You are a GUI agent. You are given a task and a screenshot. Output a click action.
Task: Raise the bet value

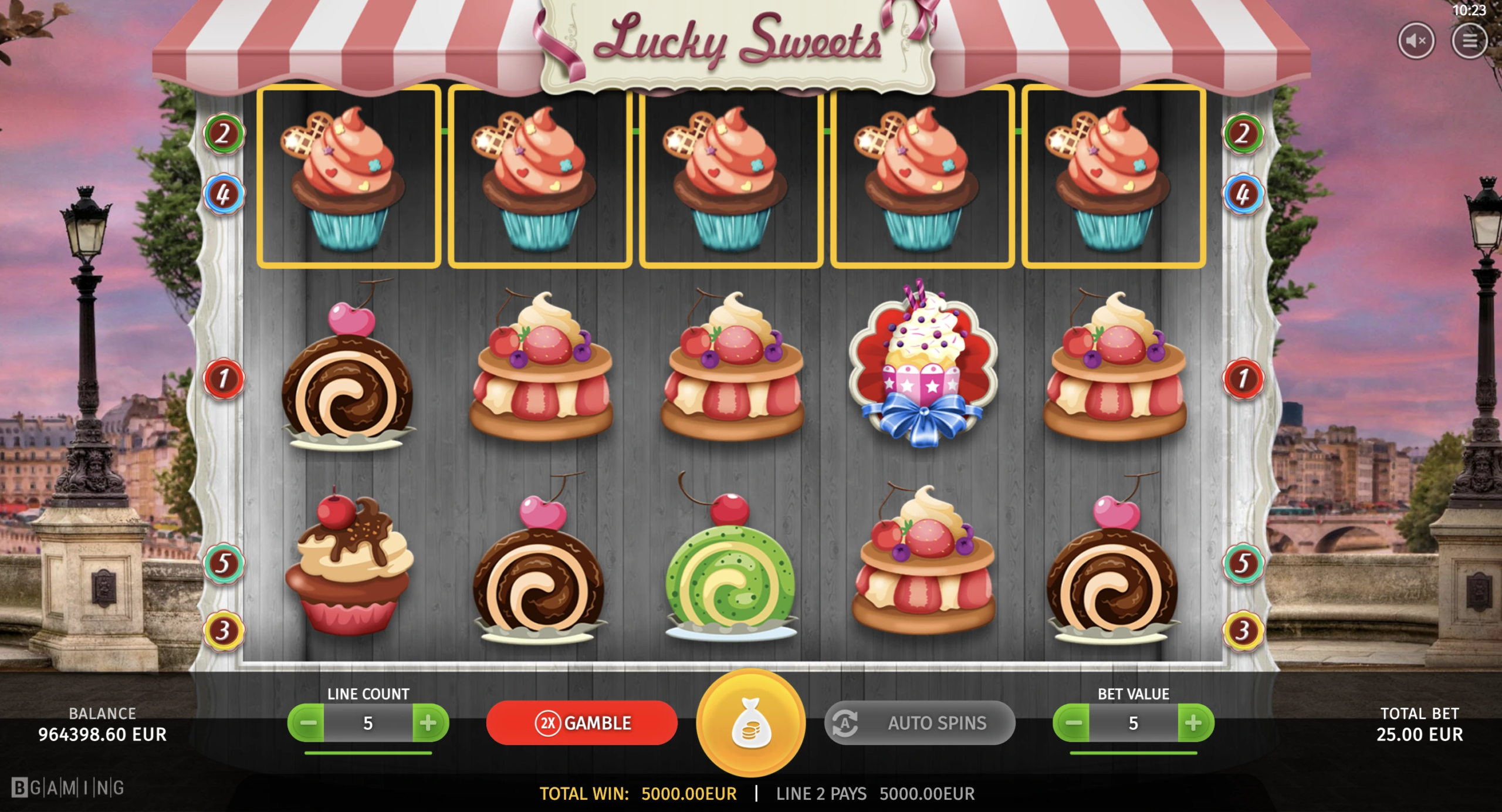tap(1194, 723)
